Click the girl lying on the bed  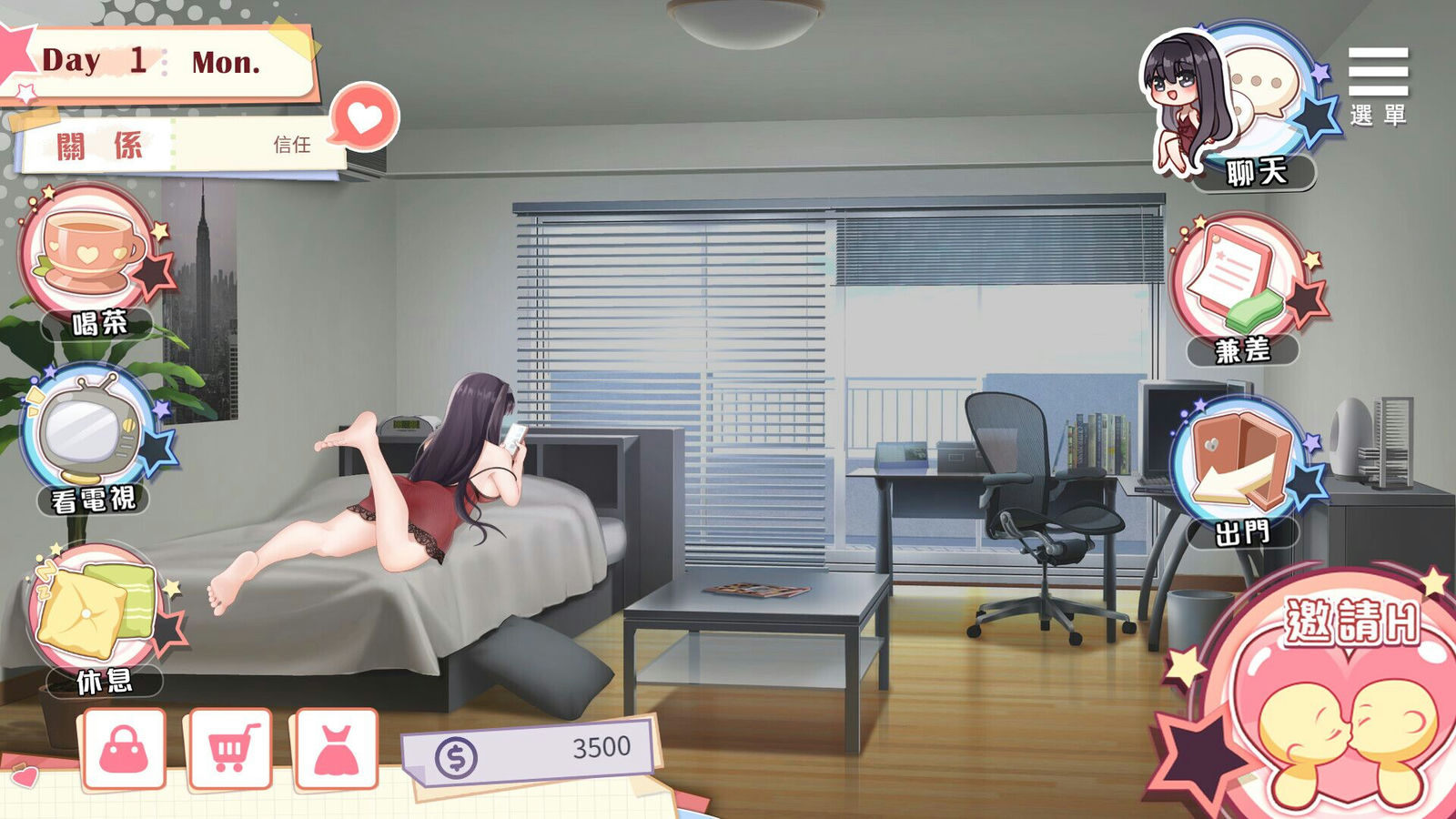coord(428,491)
